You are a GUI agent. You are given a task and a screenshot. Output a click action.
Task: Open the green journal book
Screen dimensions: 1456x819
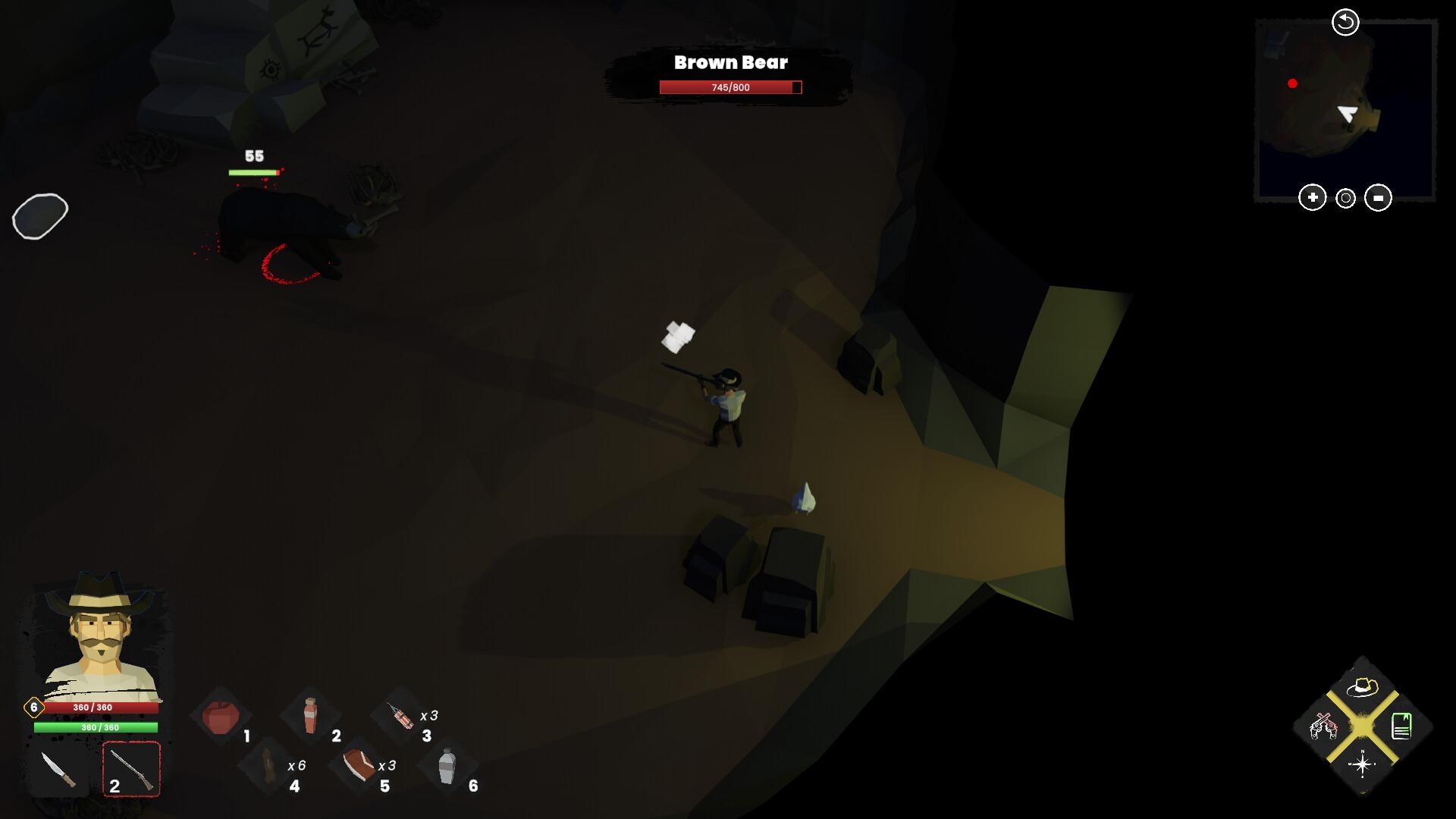pos(1401,726)
